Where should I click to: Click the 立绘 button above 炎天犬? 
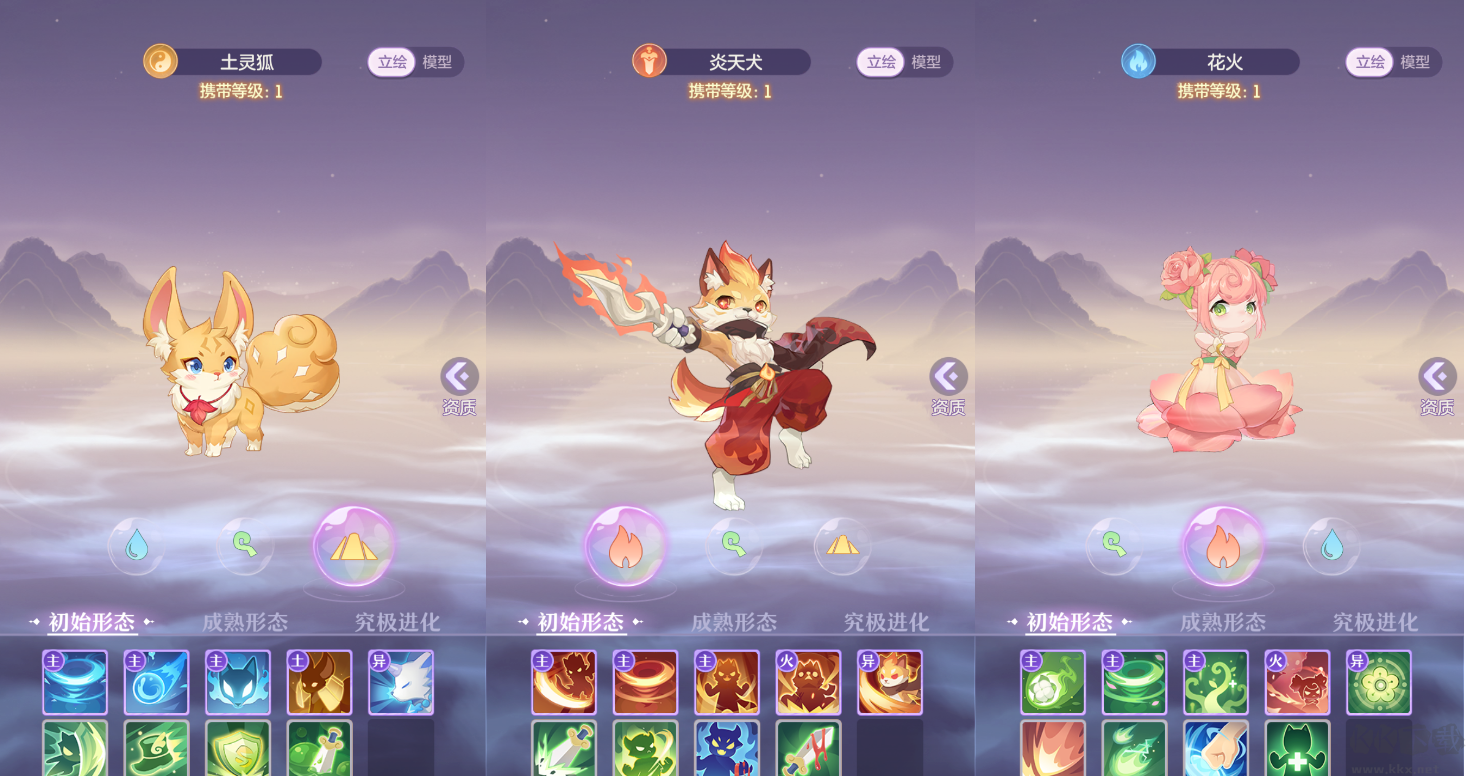point(881,61)
